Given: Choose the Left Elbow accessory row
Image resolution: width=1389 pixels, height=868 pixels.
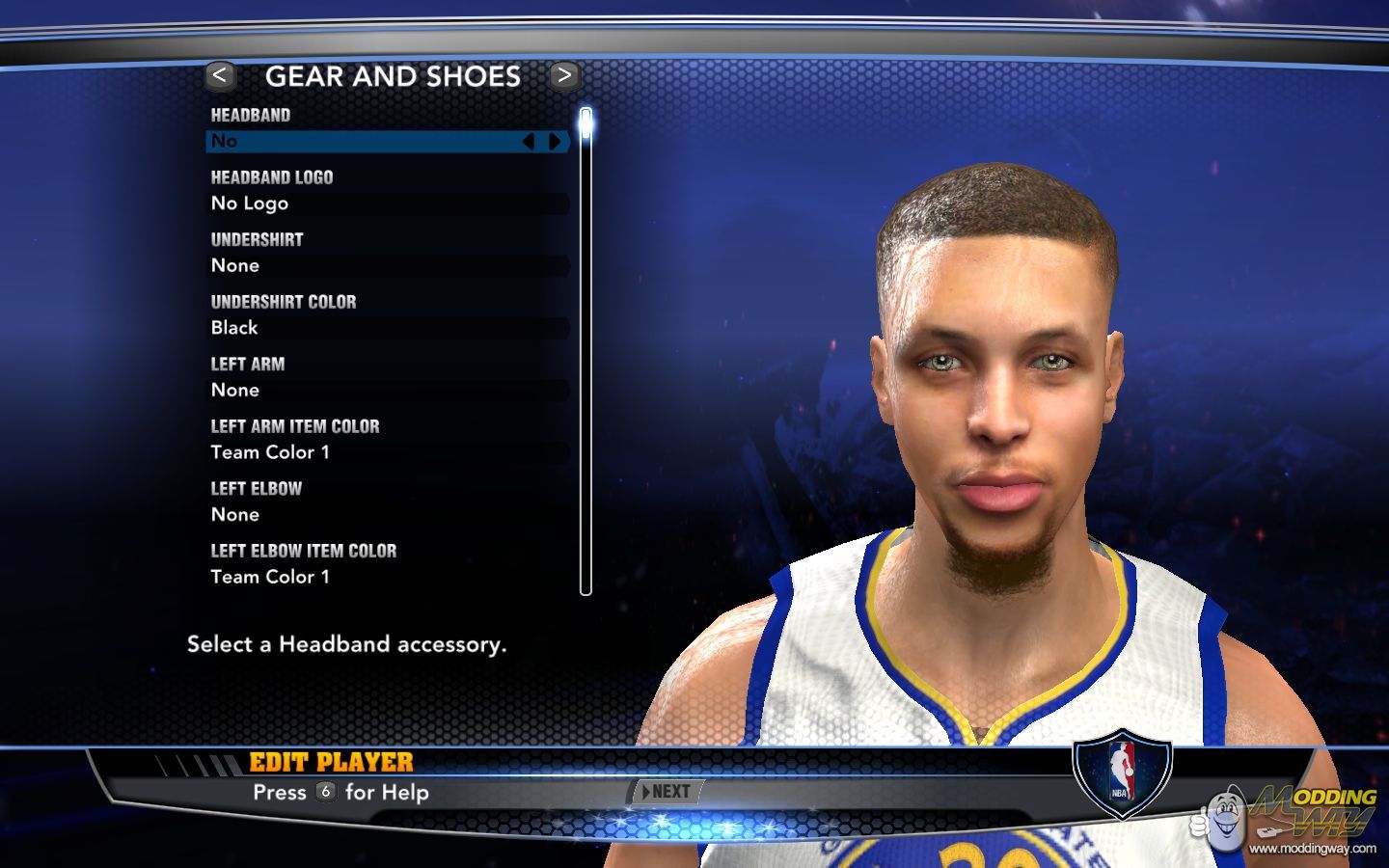Looking at the screenshot, I should tap(388, 514).
